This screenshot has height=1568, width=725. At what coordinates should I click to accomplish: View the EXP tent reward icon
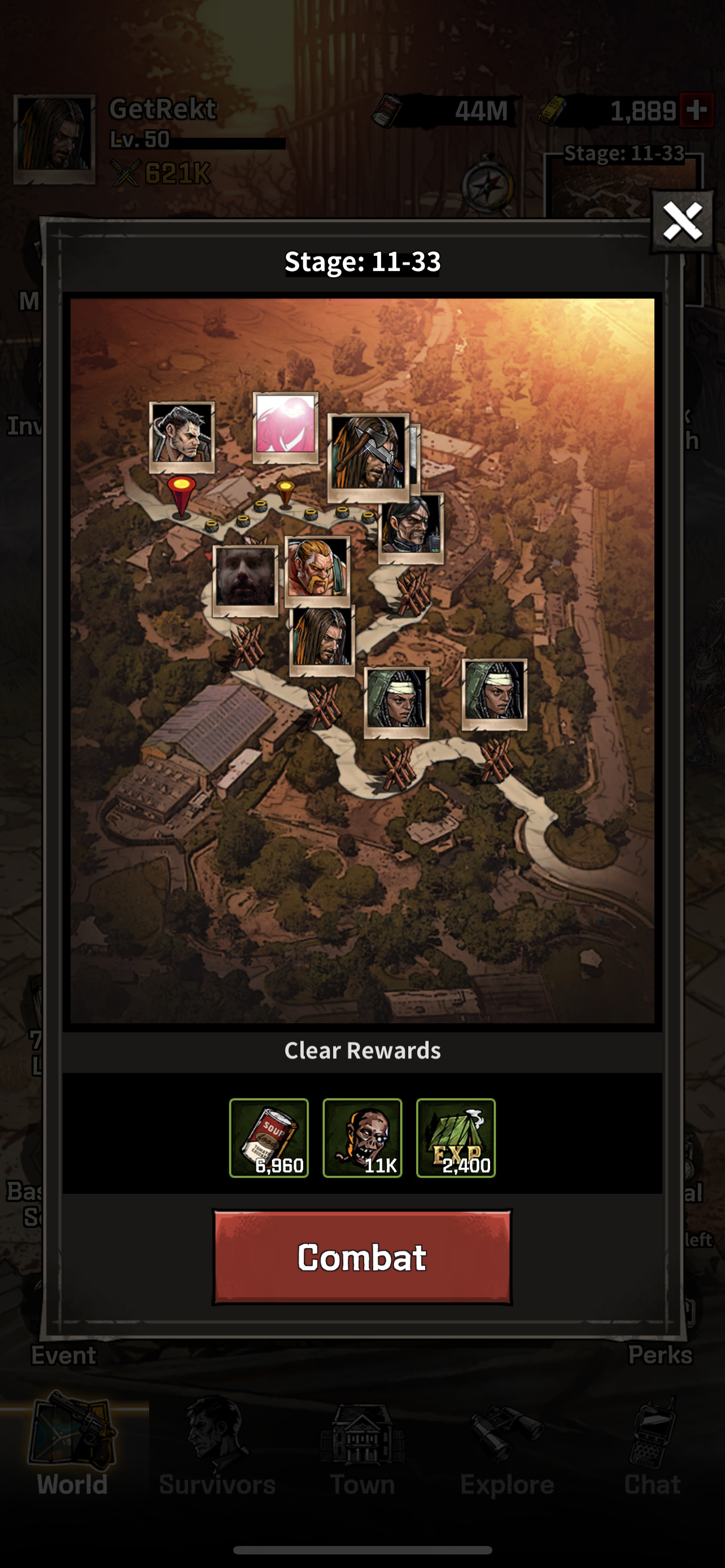tap(455, 1138)
